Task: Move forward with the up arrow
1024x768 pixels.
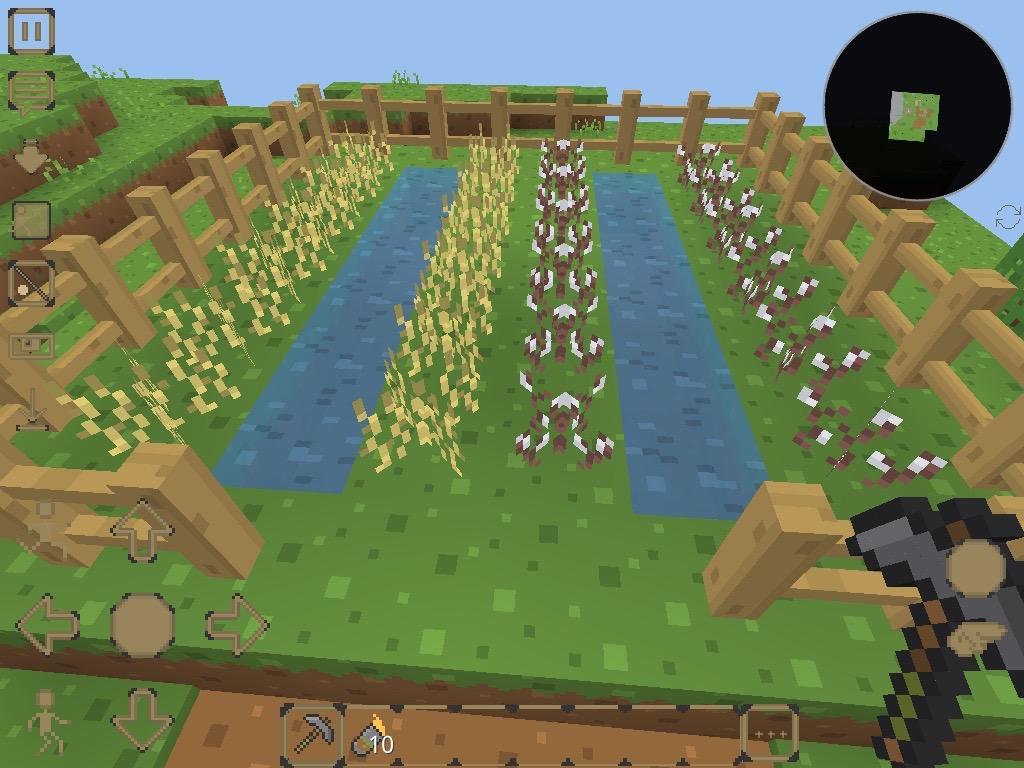Action: (141, 530)
